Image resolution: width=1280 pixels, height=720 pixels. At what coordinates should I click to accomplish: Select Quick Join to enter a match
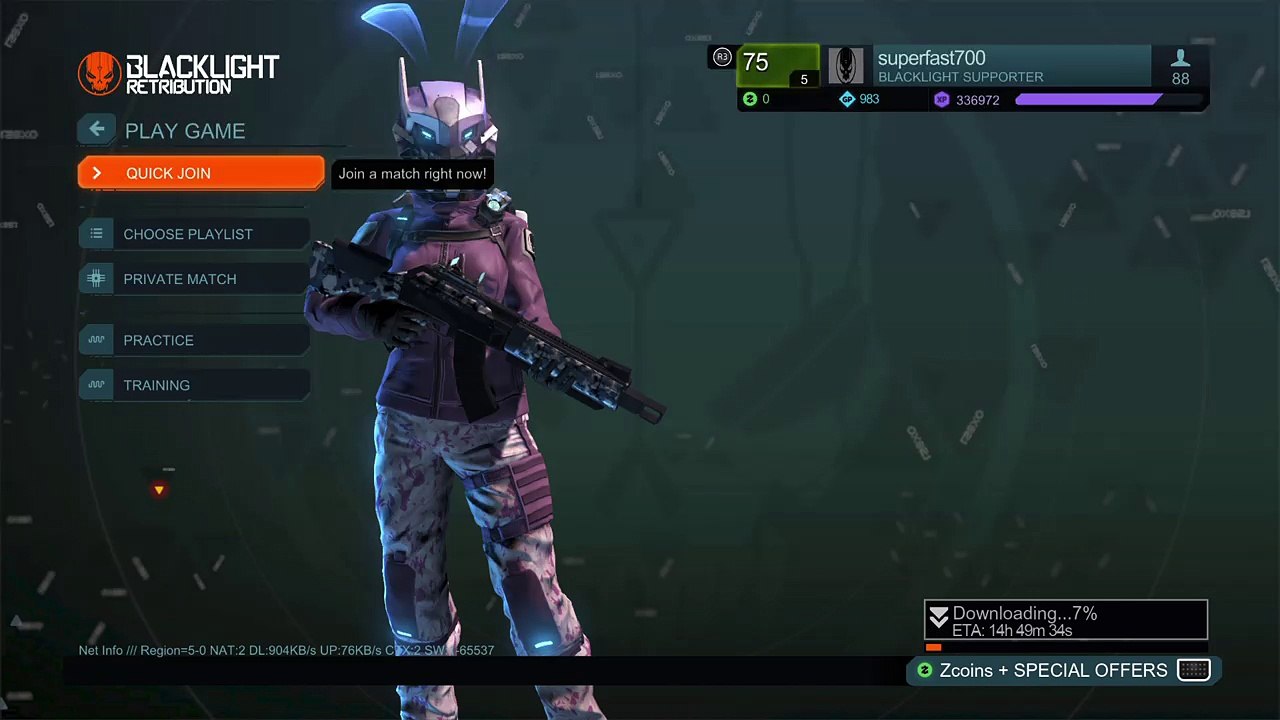coord(200,173)
